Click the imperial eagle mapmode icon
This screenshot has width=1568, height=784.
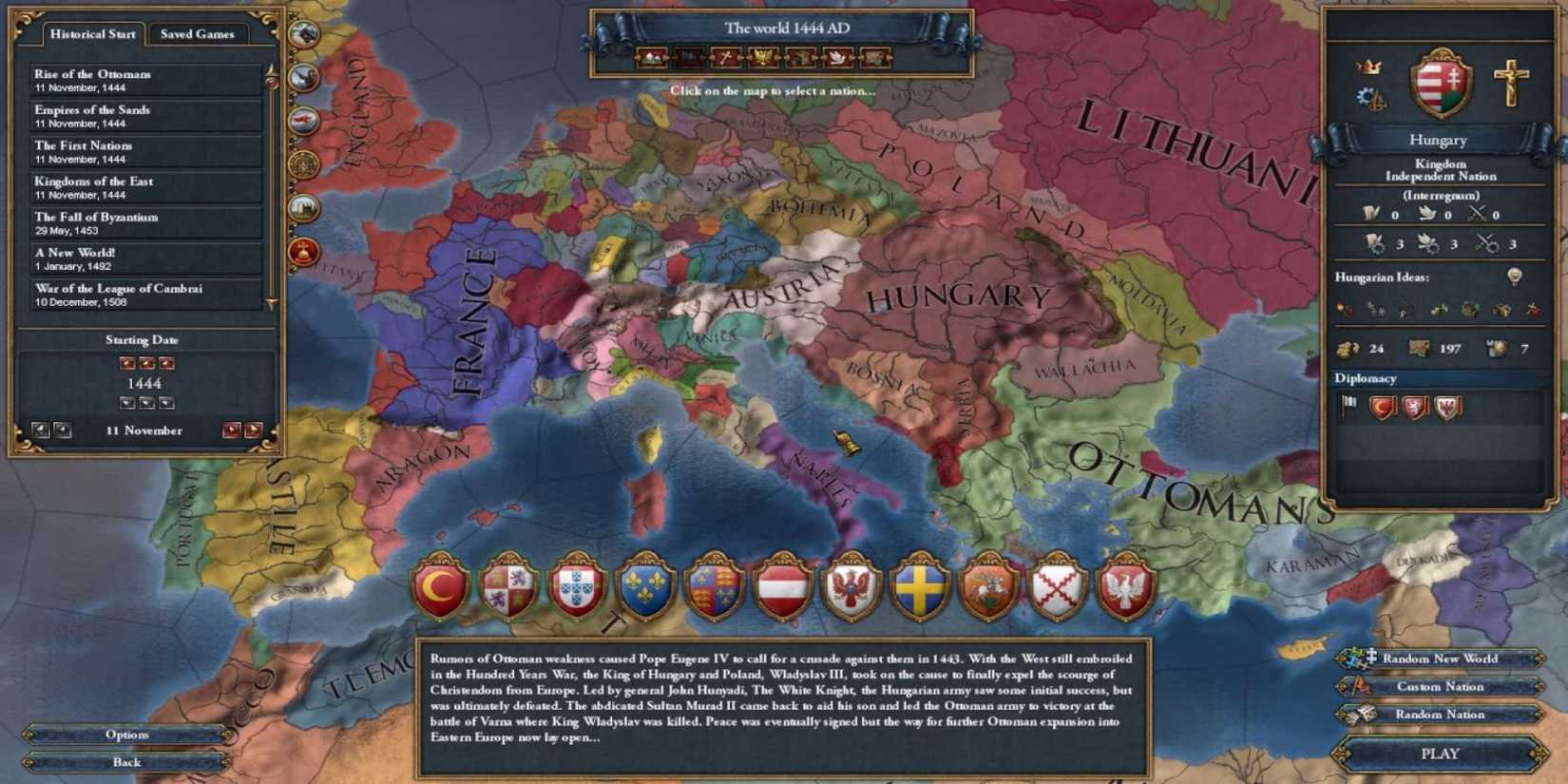click(761, 57)
